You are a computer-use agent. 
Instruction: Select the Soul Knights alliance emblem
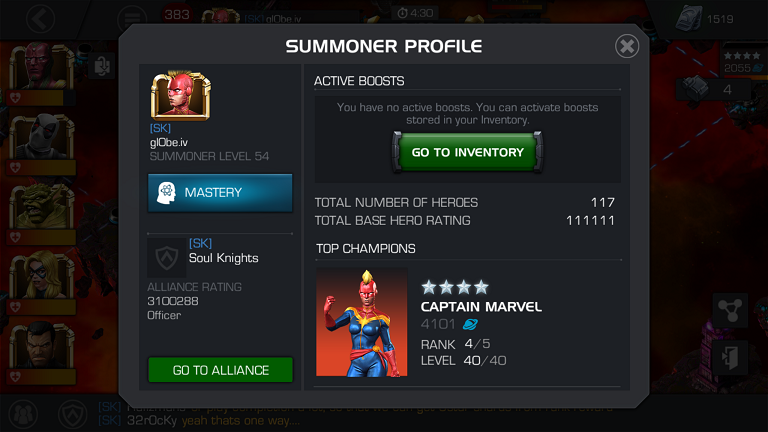166,257
